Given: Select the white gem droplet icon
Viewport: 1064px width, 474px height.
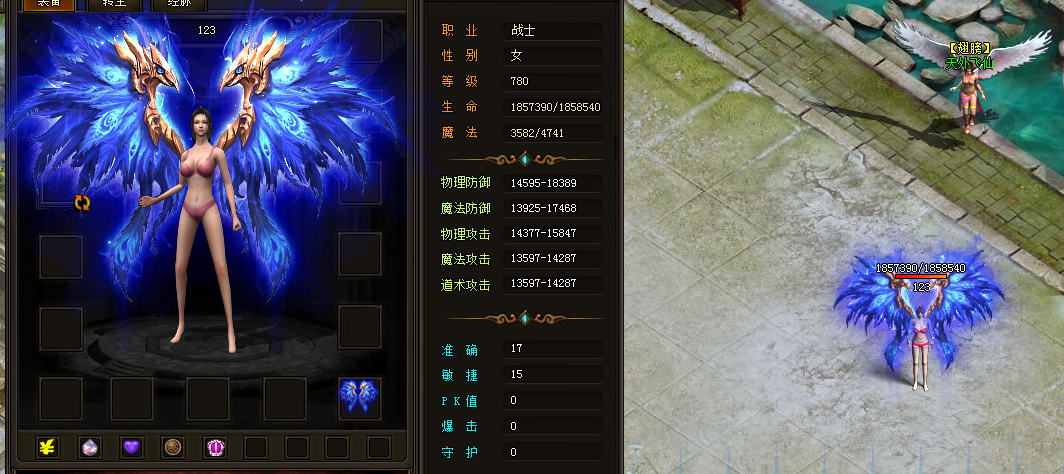Looking at the screenshot, I should pos(88,447).
